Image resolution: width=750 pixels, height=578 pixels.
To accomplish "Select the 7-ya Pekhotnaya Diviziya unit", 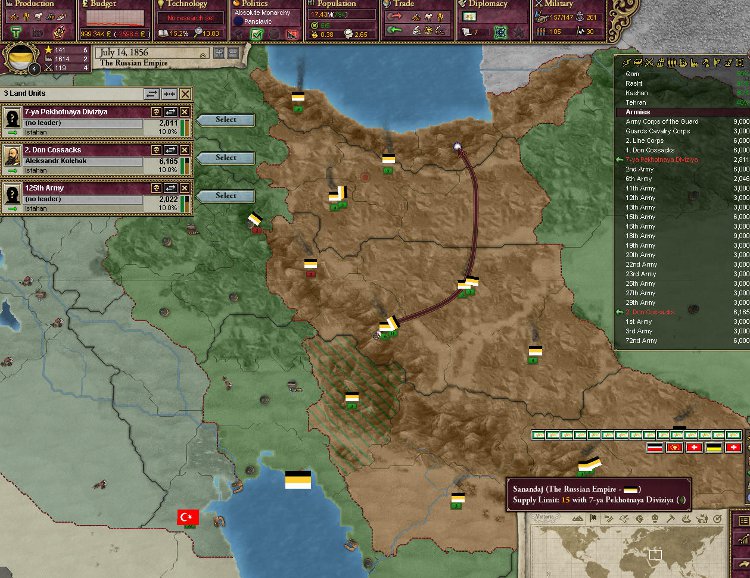I will [x=226, y=120].
